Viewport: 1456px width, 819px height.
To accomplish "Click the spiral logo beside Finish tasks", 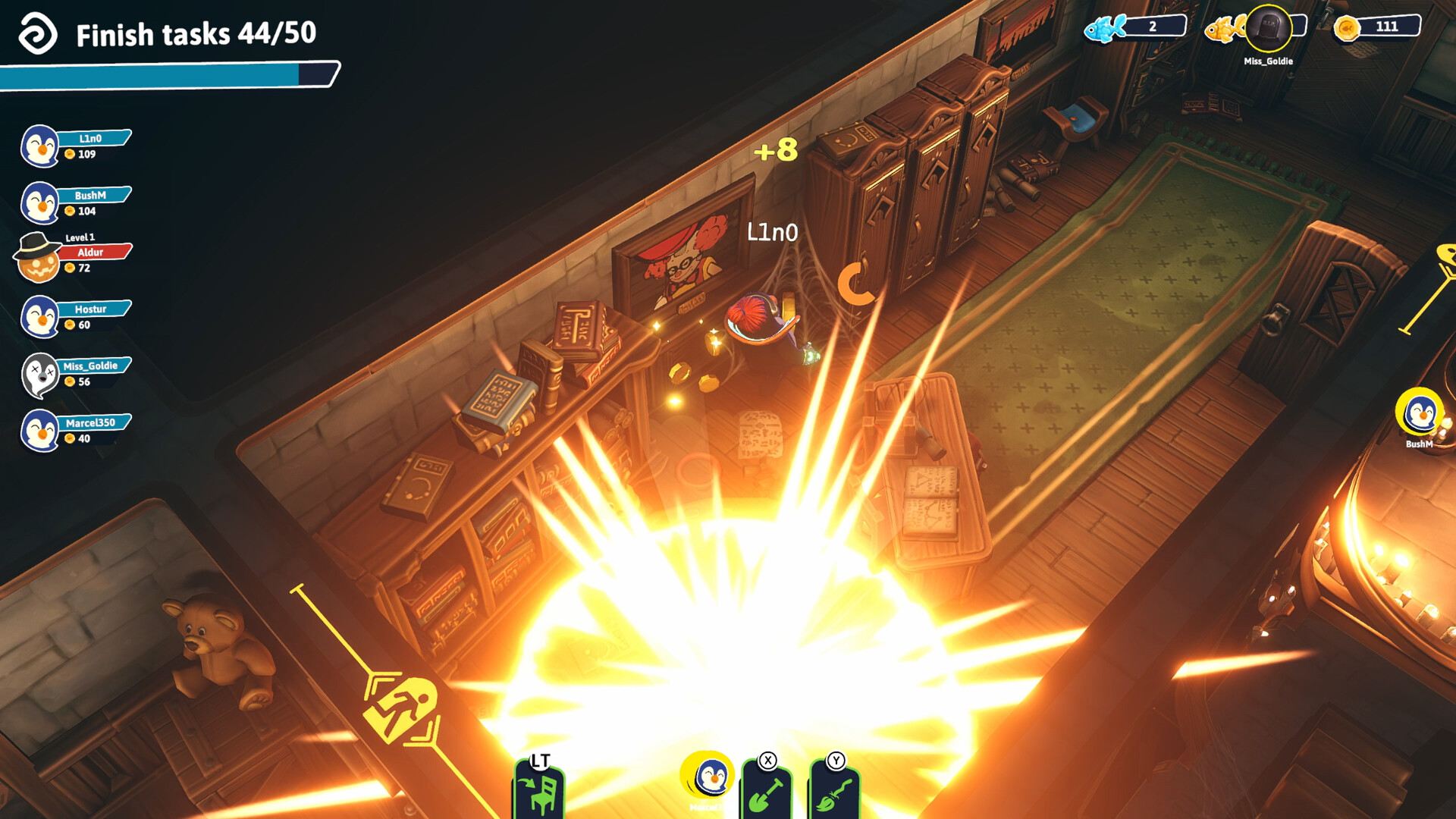I will [40, 33].
